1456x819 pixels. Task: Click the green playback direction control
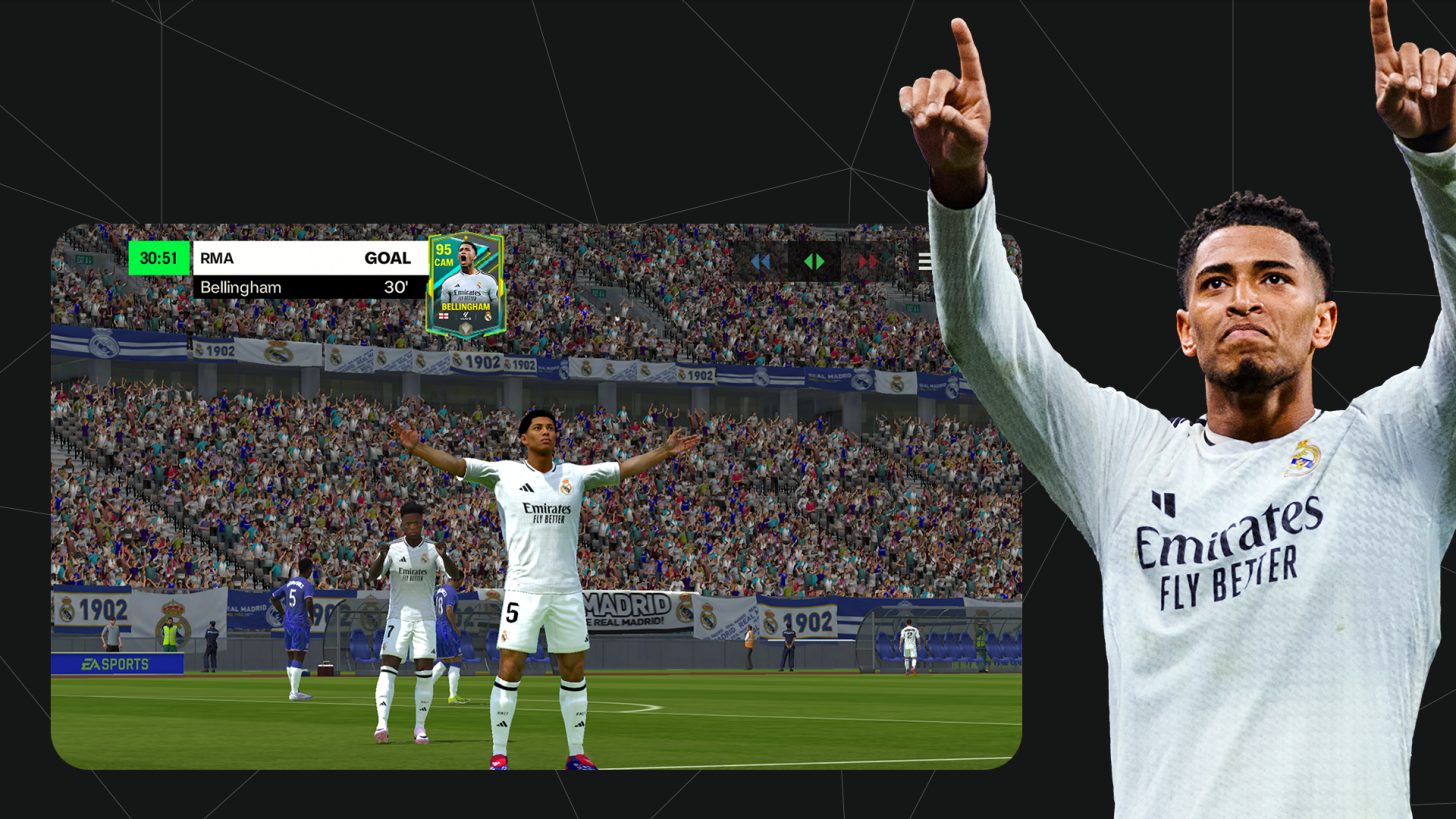point(814,261)
